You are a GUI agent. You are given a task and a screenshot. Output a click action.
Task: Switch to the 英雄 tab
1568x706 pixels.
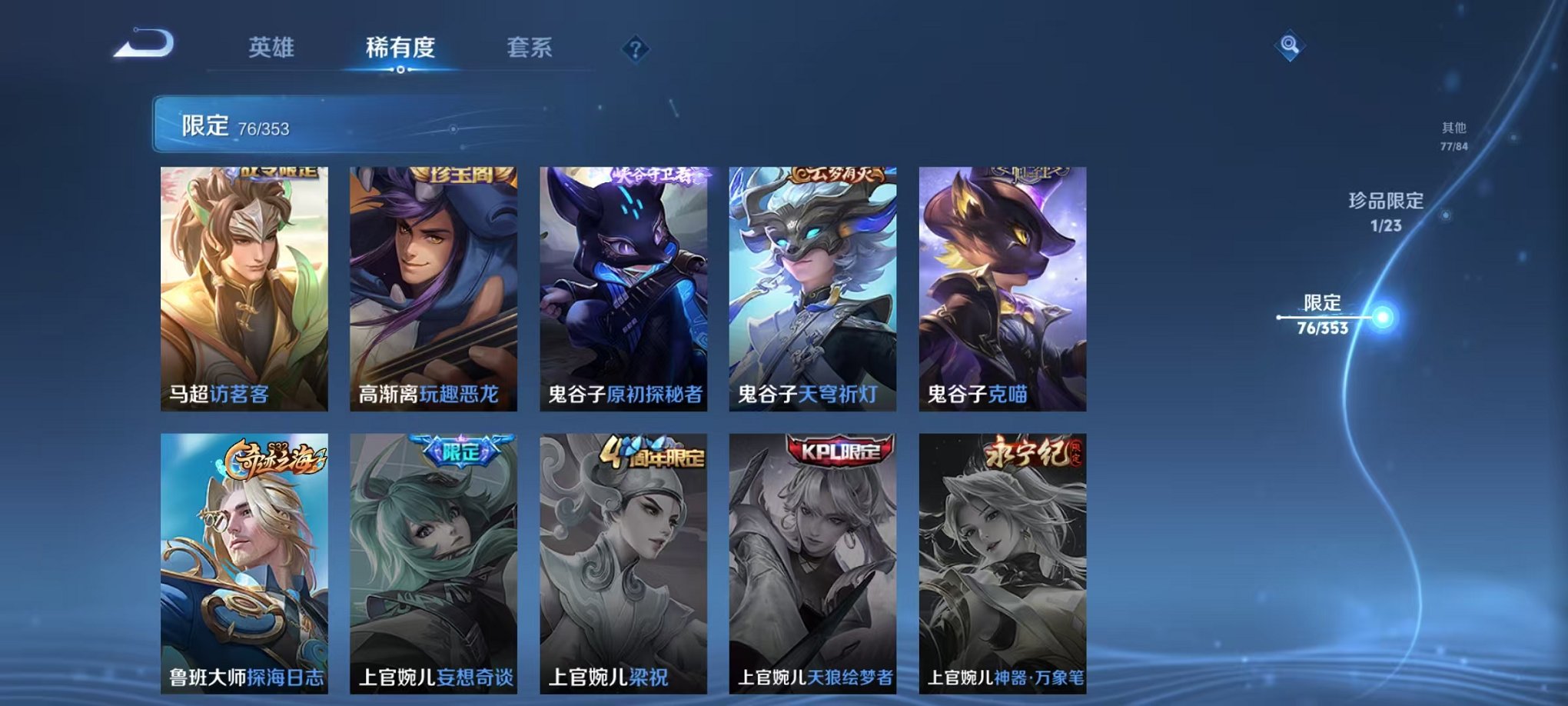[x=273, y=46]
